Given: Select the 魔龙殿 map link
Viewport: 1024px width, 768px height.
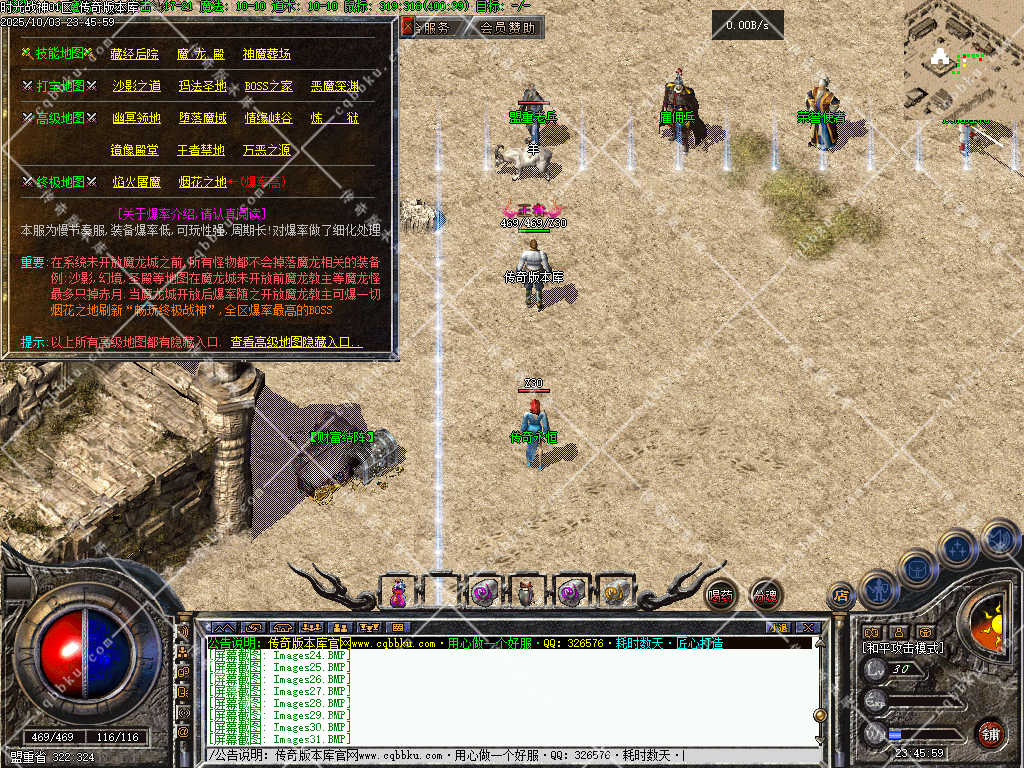Looking at the screenshot, I should point(200,54).
